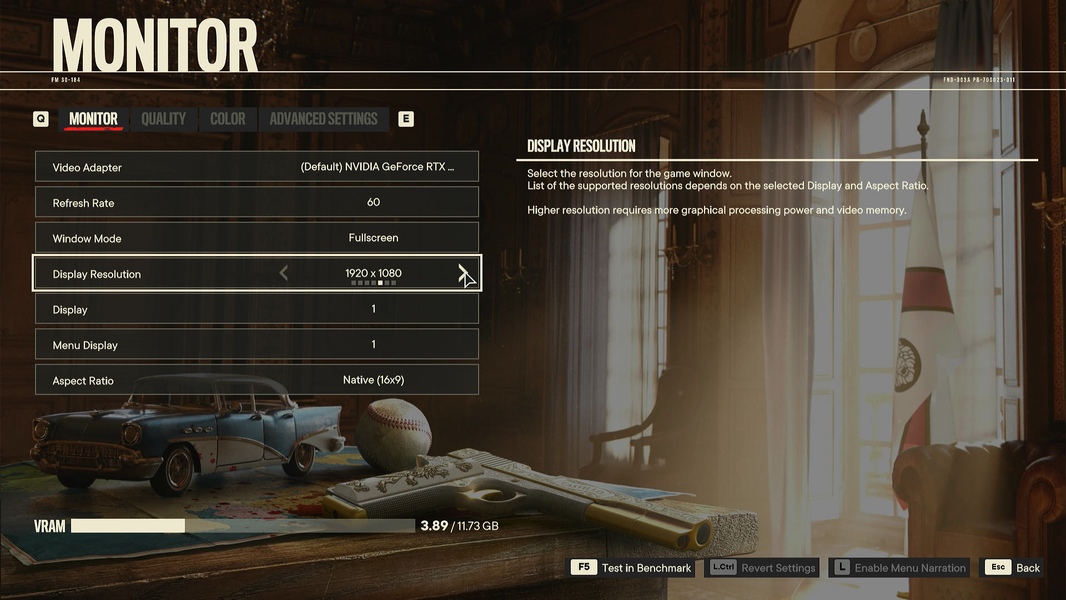Select the Aspect Ratio setting
This screenshot has height=600, width=1066.
[x=257, y=380]
